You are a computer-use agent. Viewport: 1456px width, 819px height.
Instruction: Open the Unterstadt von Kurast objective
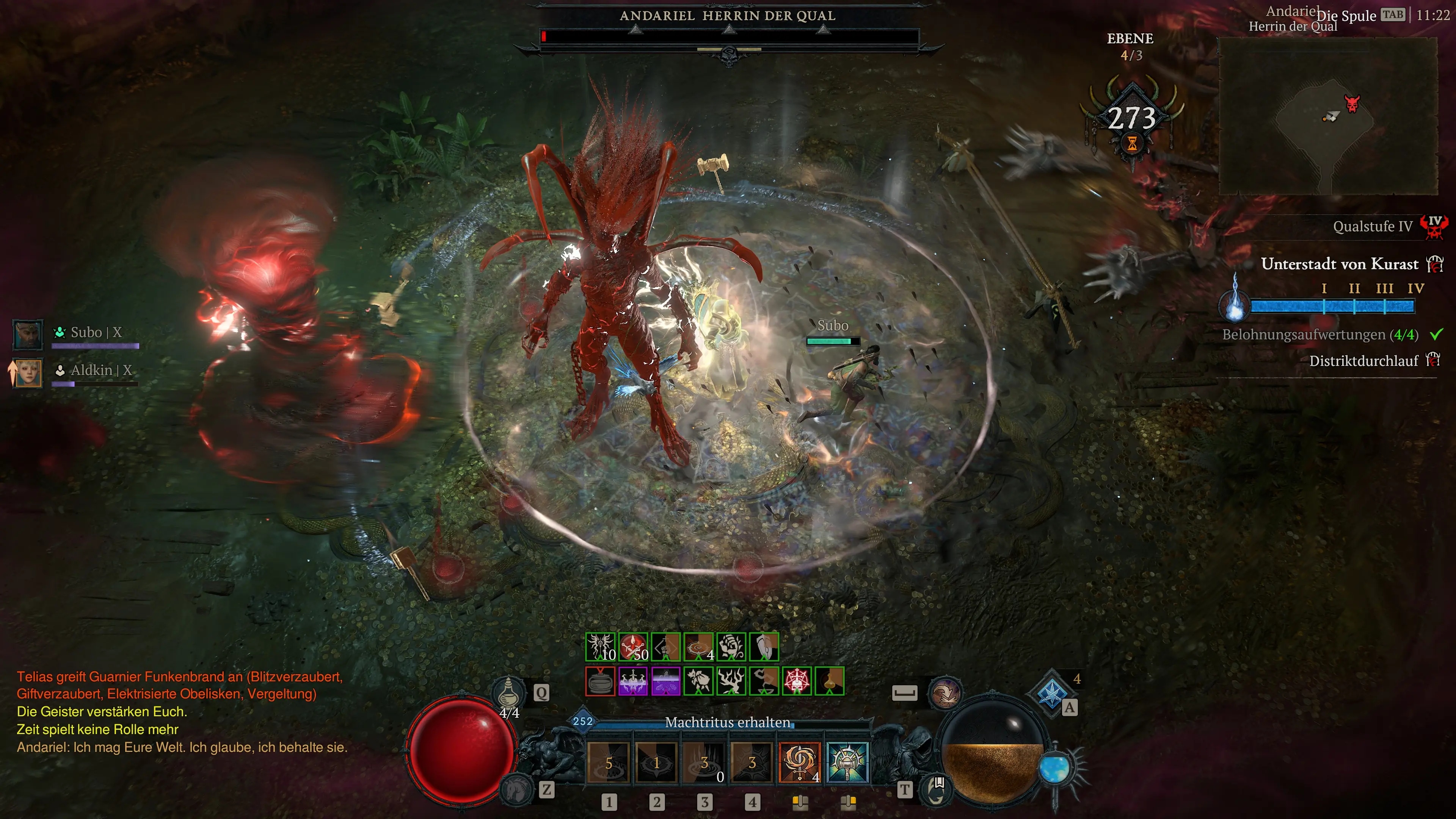tap(1339, 264)
